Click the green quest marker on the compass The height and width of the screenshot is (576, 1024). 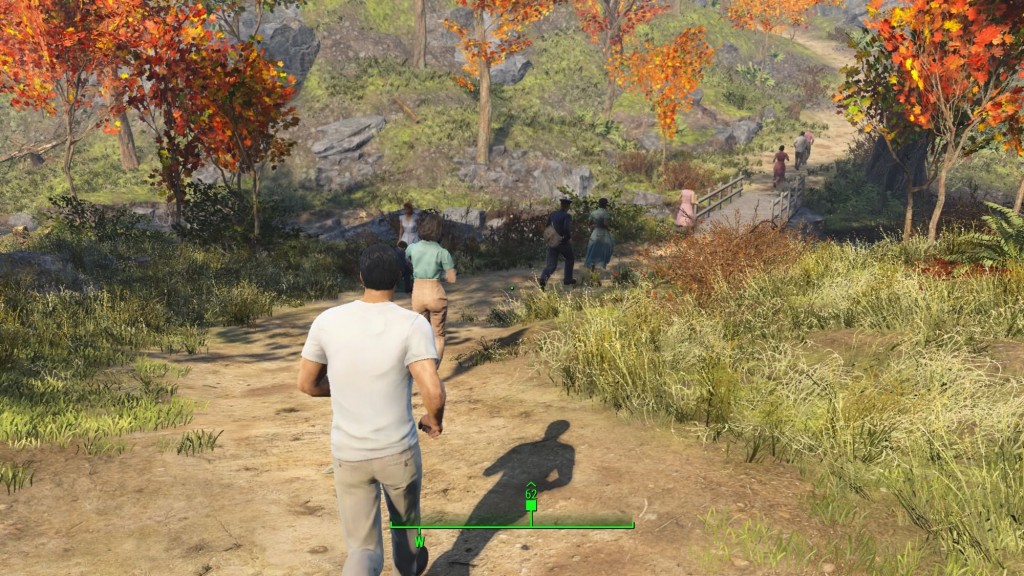coord(531,505)
